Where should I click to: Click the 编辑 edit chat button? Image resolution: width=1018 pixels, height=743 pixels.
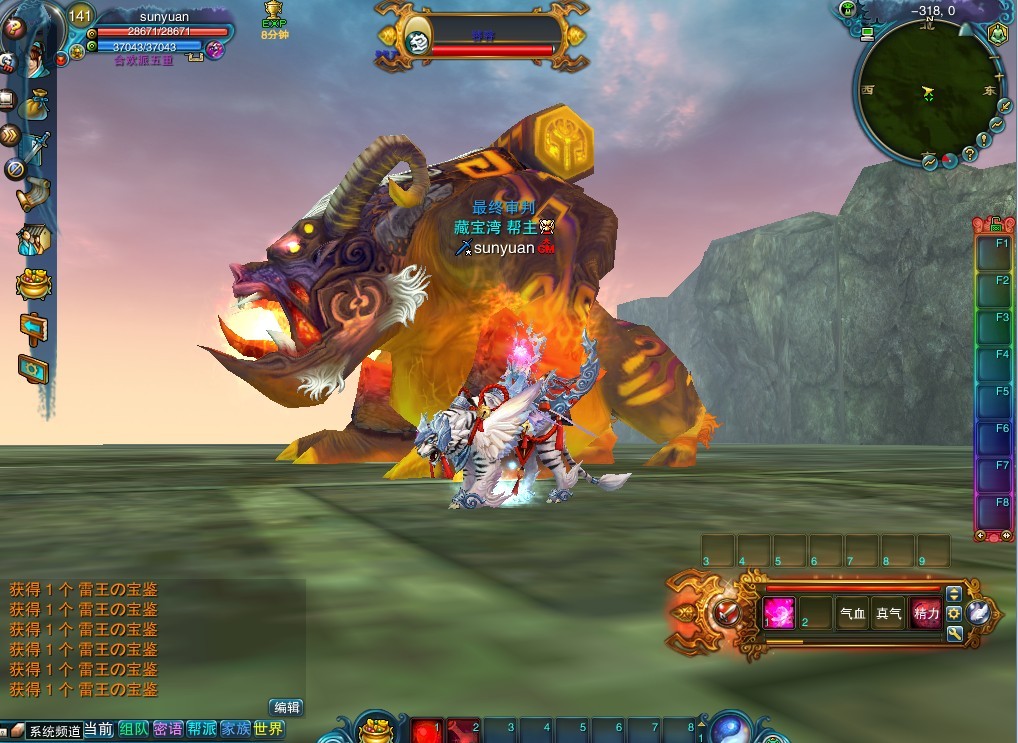point(286,707)
